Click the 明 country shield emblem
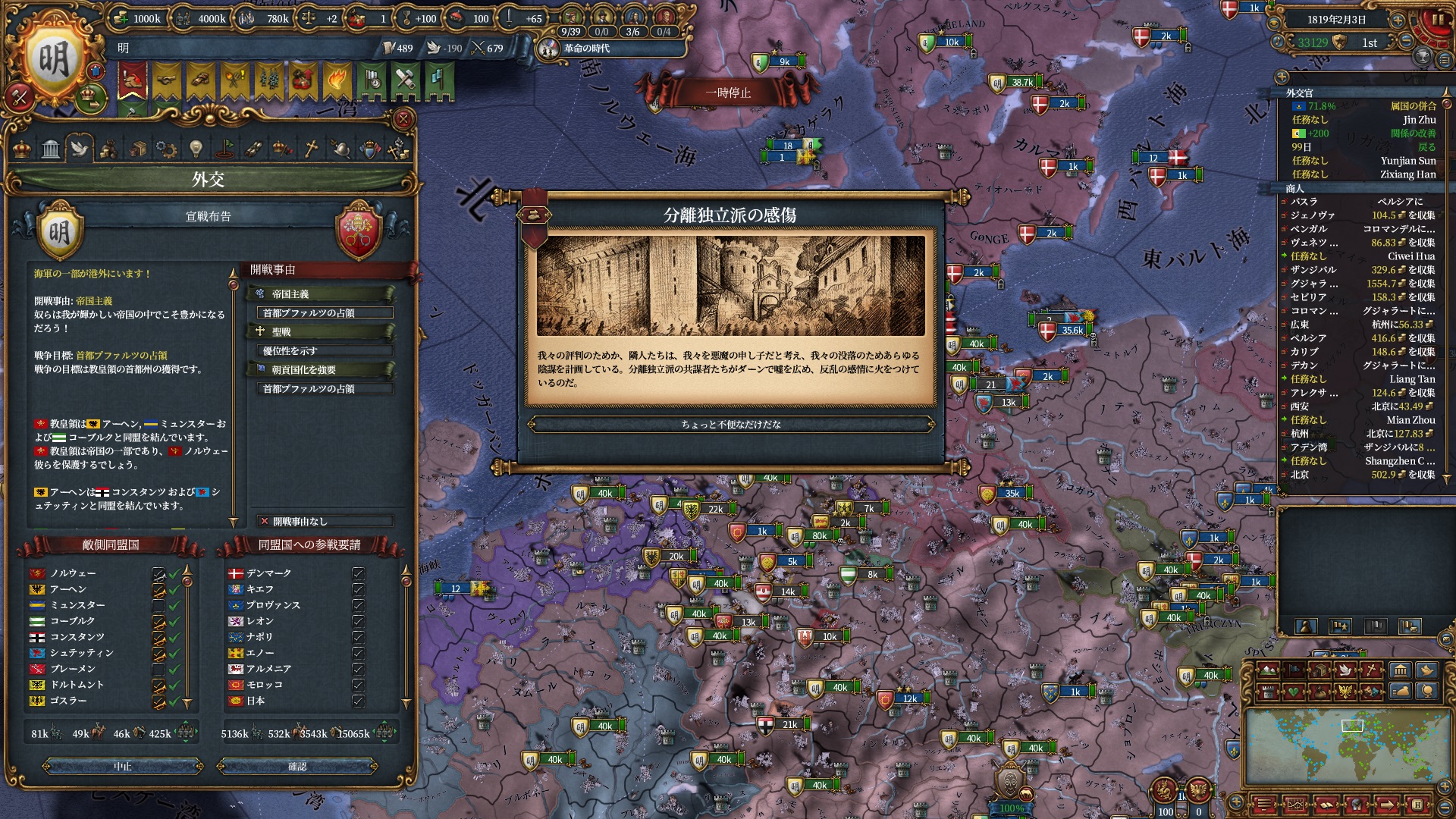 [x=54, y=61]
